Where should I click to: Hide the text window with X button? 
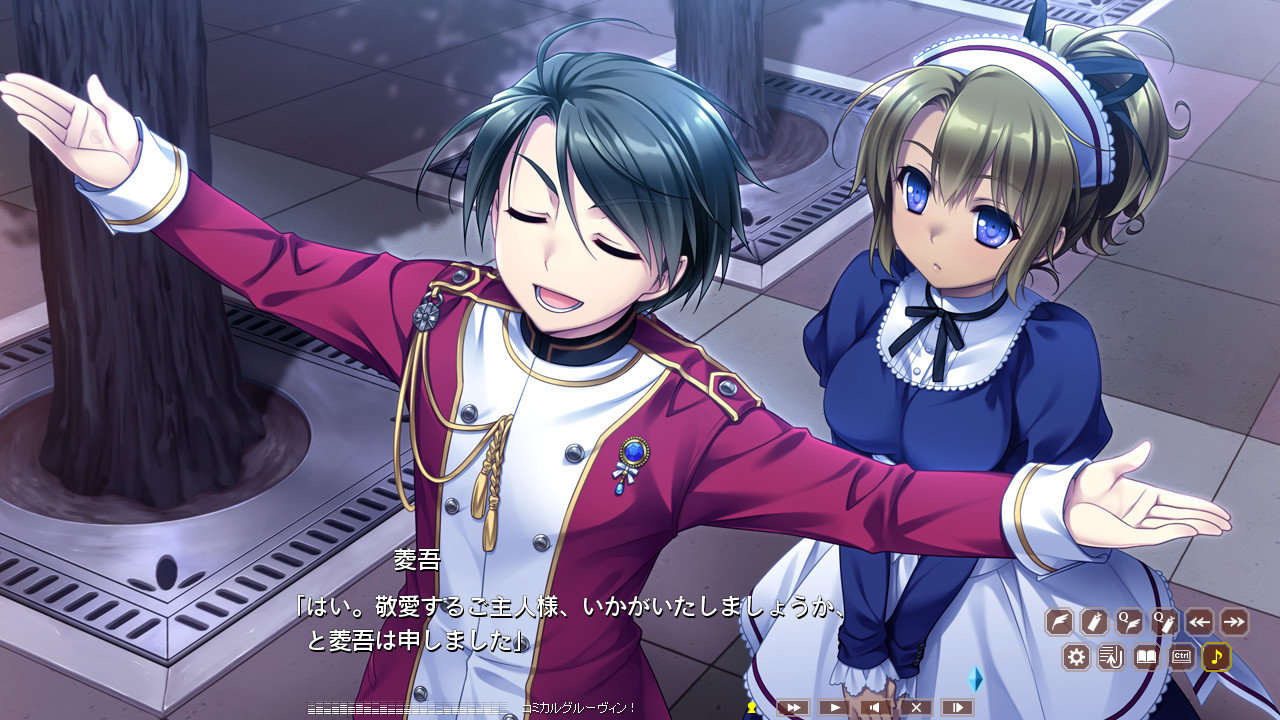pyautogui.click(x=916, y=707)
